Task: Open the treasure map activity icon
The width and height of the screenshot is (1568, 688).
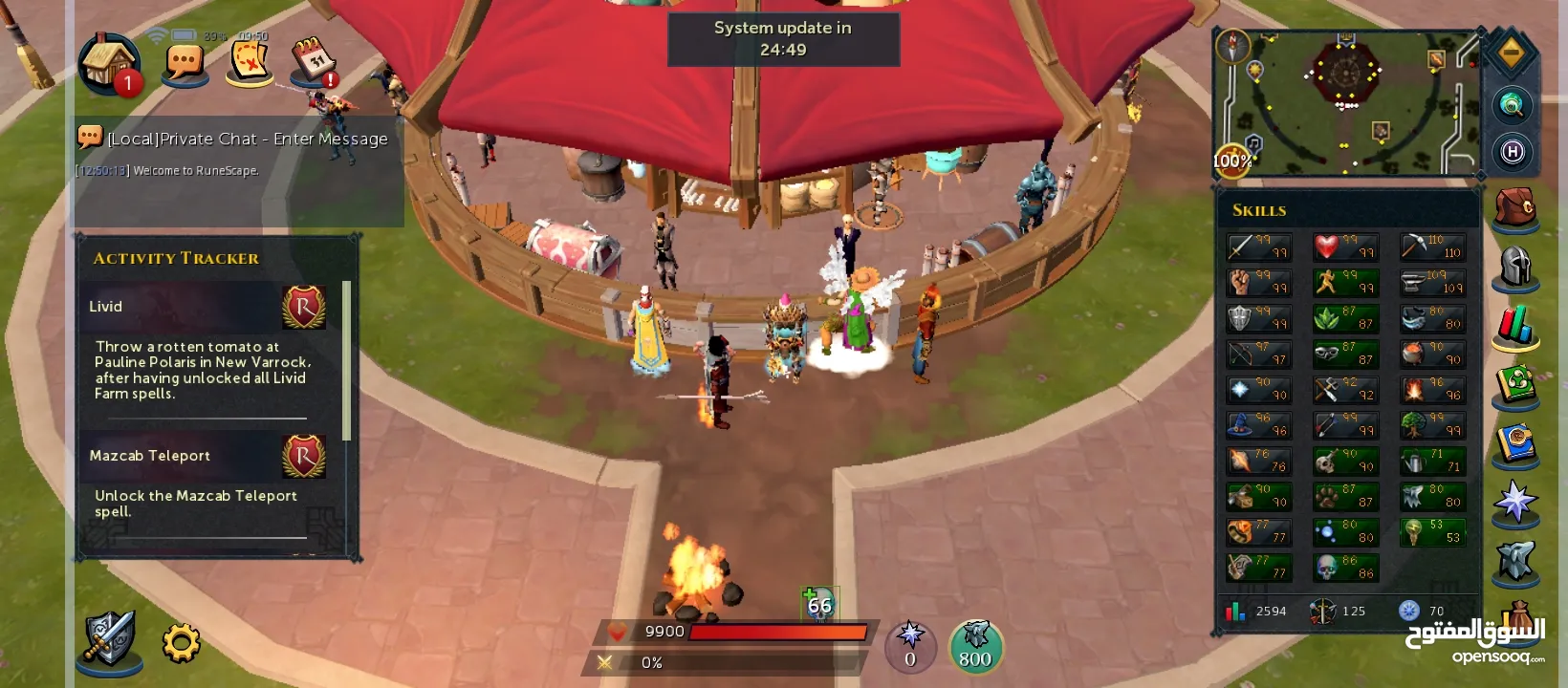Action: pyautogui.click(x=250, y=63)
